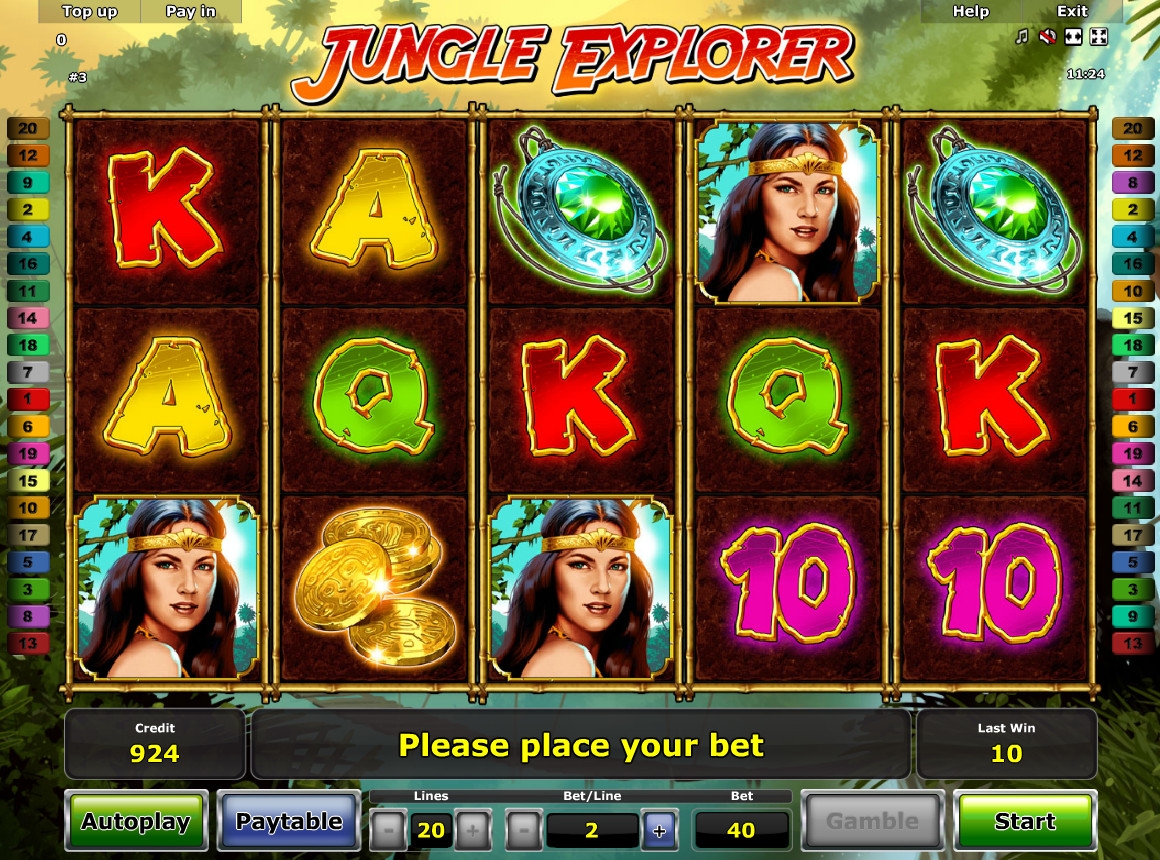Viewport: 1160px width, 860px height.
Task: Add a payline with Lines plus button
Action: coord(473,830)
